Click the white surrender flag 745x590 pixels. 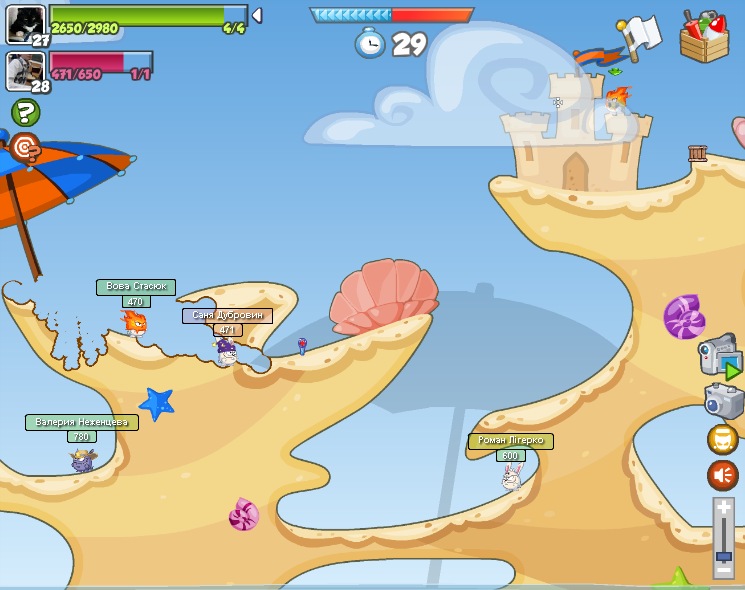click(639, 34)
